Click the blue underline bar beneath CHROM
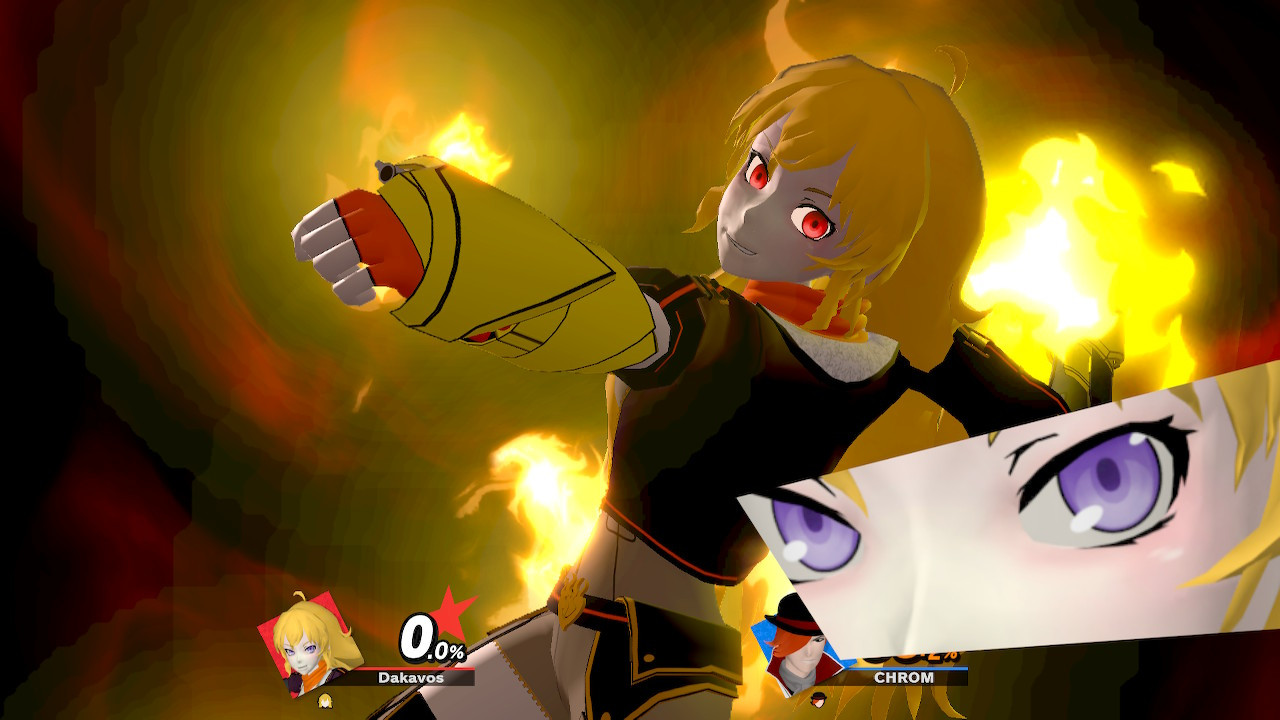The height and width of the screenshot is (720, 1280). pyautogui.click(x=905, y=668)
